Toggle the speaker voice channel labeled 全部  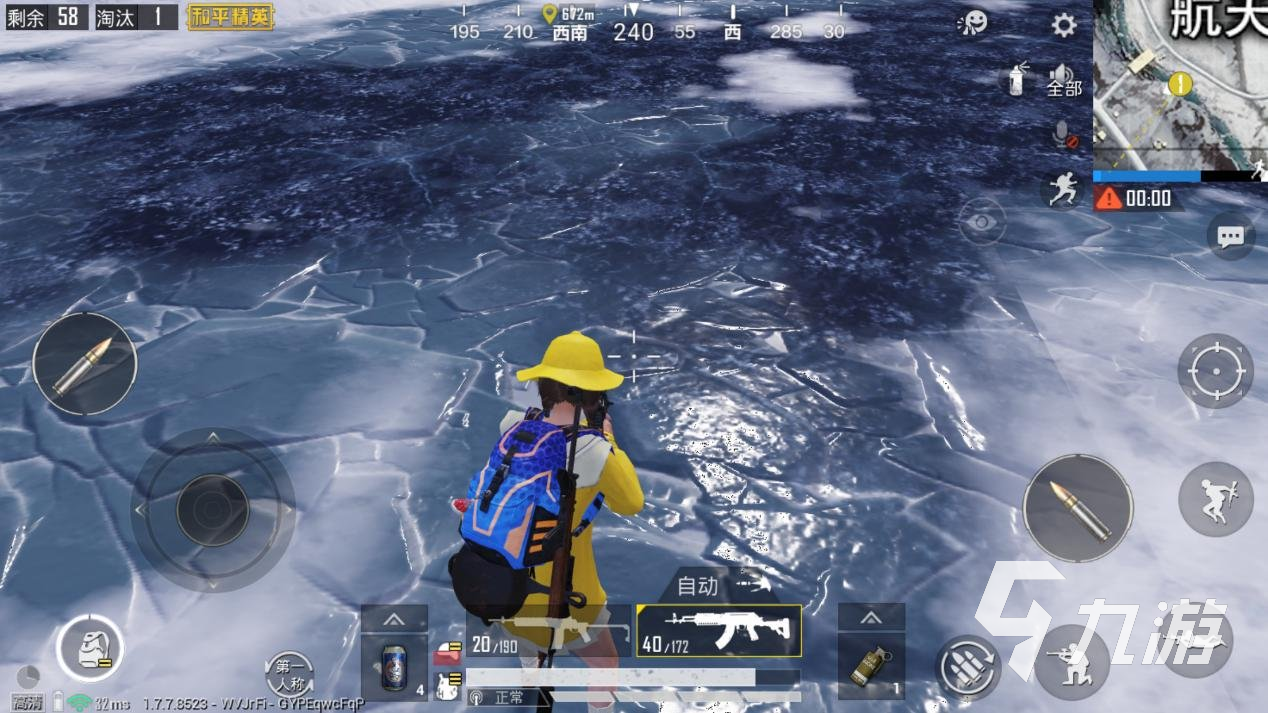tap(1063, 79)
